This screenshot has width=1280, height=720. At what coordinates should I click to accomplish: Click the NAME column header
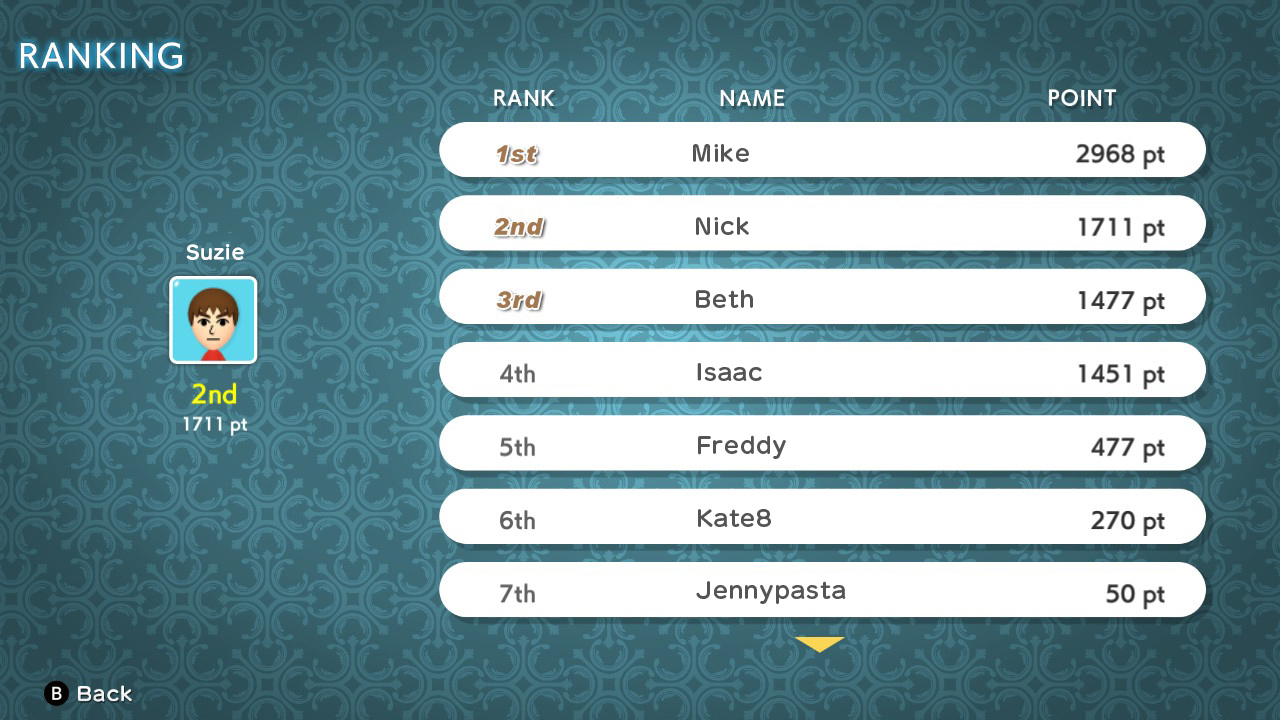tap(751, 98)
